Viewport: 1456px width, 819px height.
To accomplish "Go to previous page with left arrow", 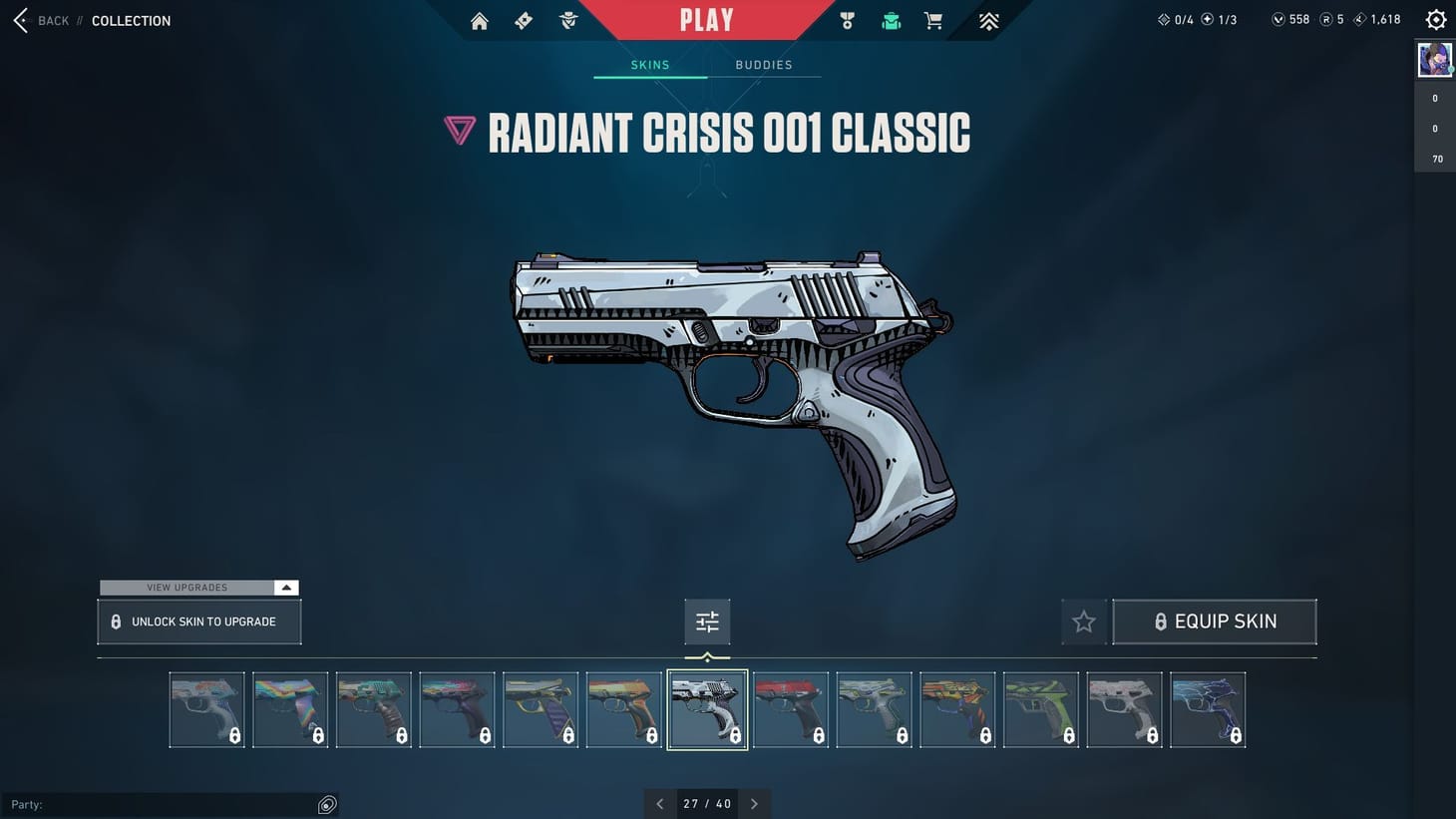I will tap(659, 803).
